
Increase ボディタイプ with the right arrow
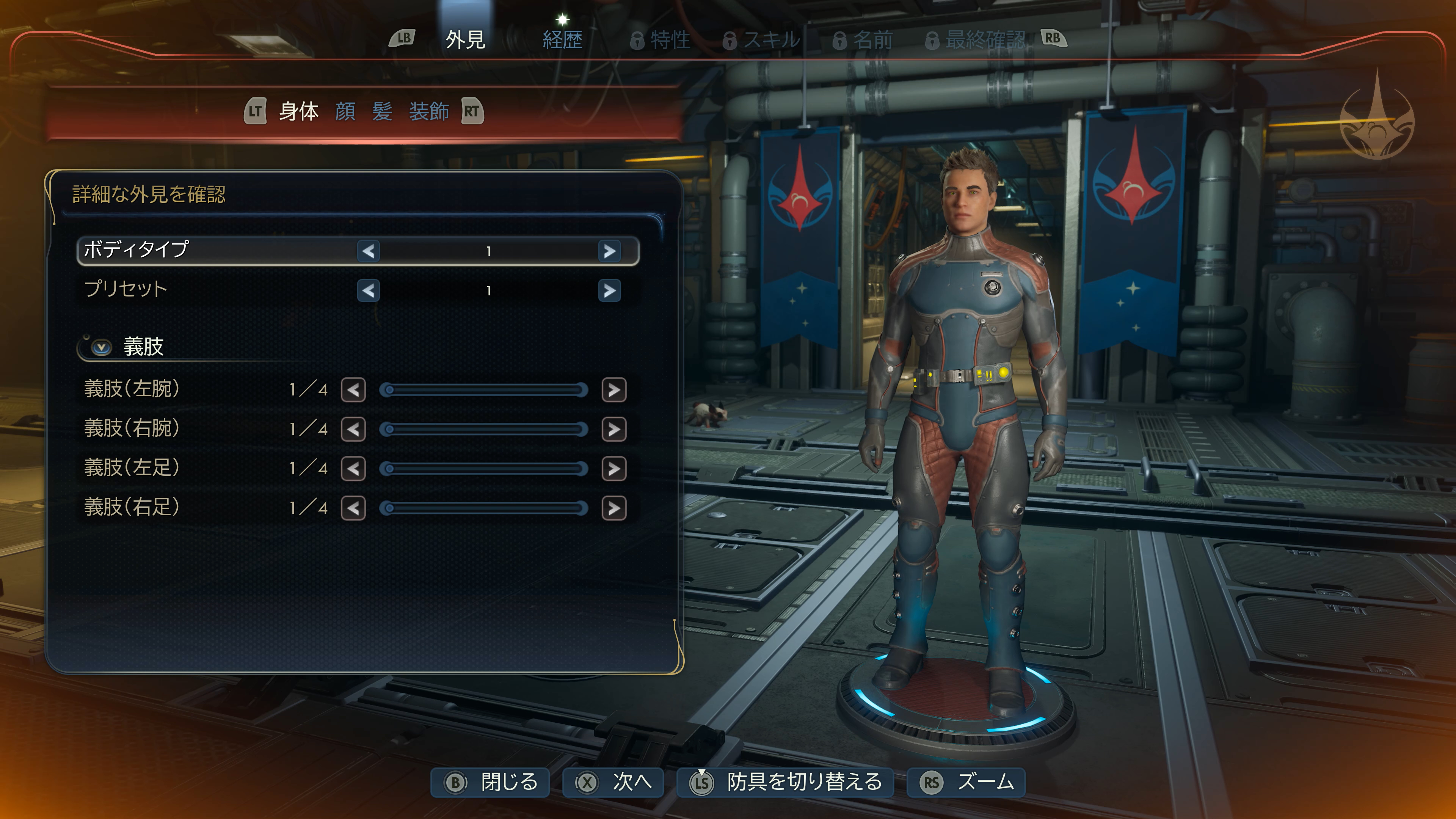(609, 251)
